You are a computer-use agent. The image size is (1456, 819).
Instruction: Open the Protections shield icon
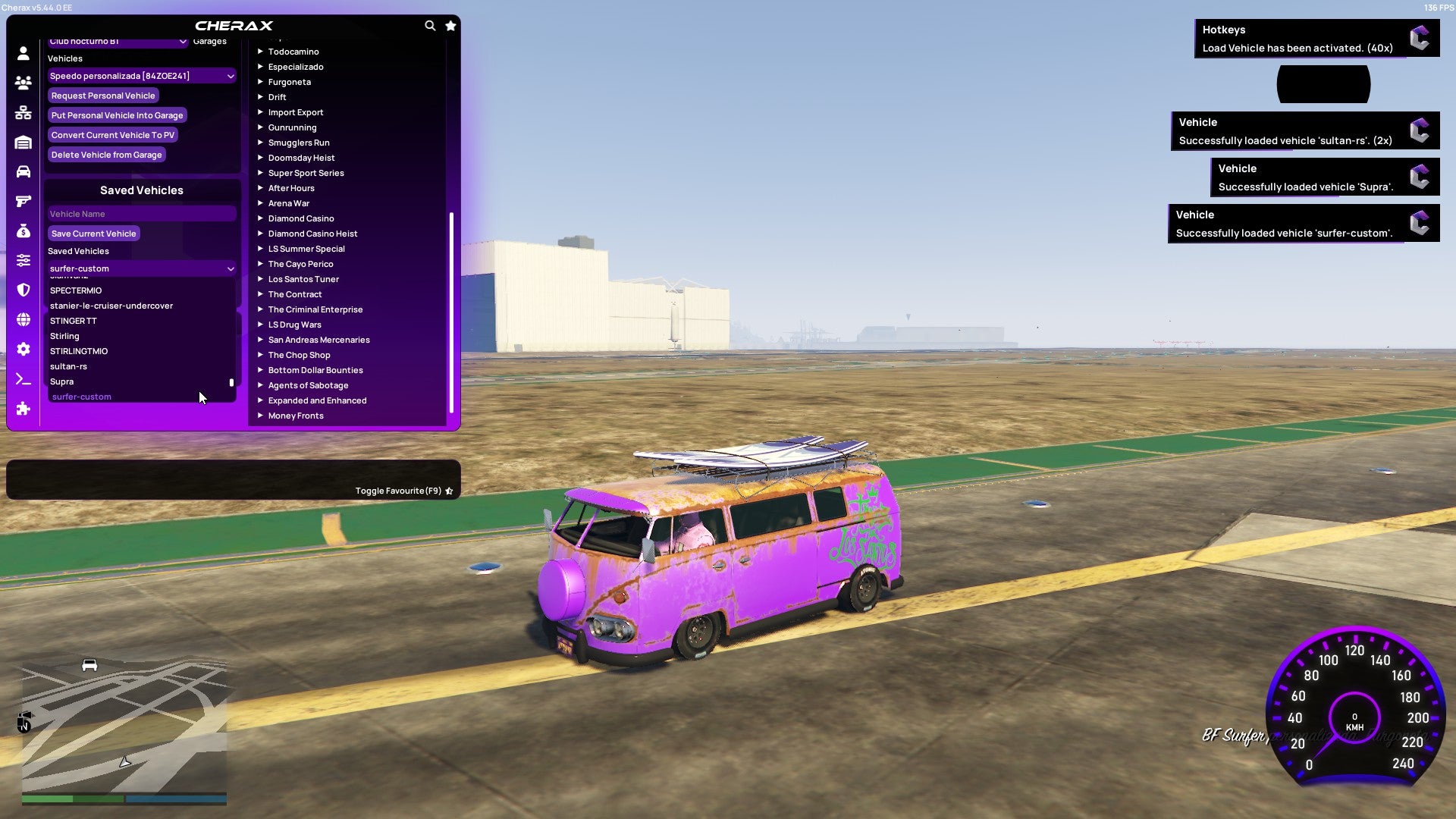[23, 289]
